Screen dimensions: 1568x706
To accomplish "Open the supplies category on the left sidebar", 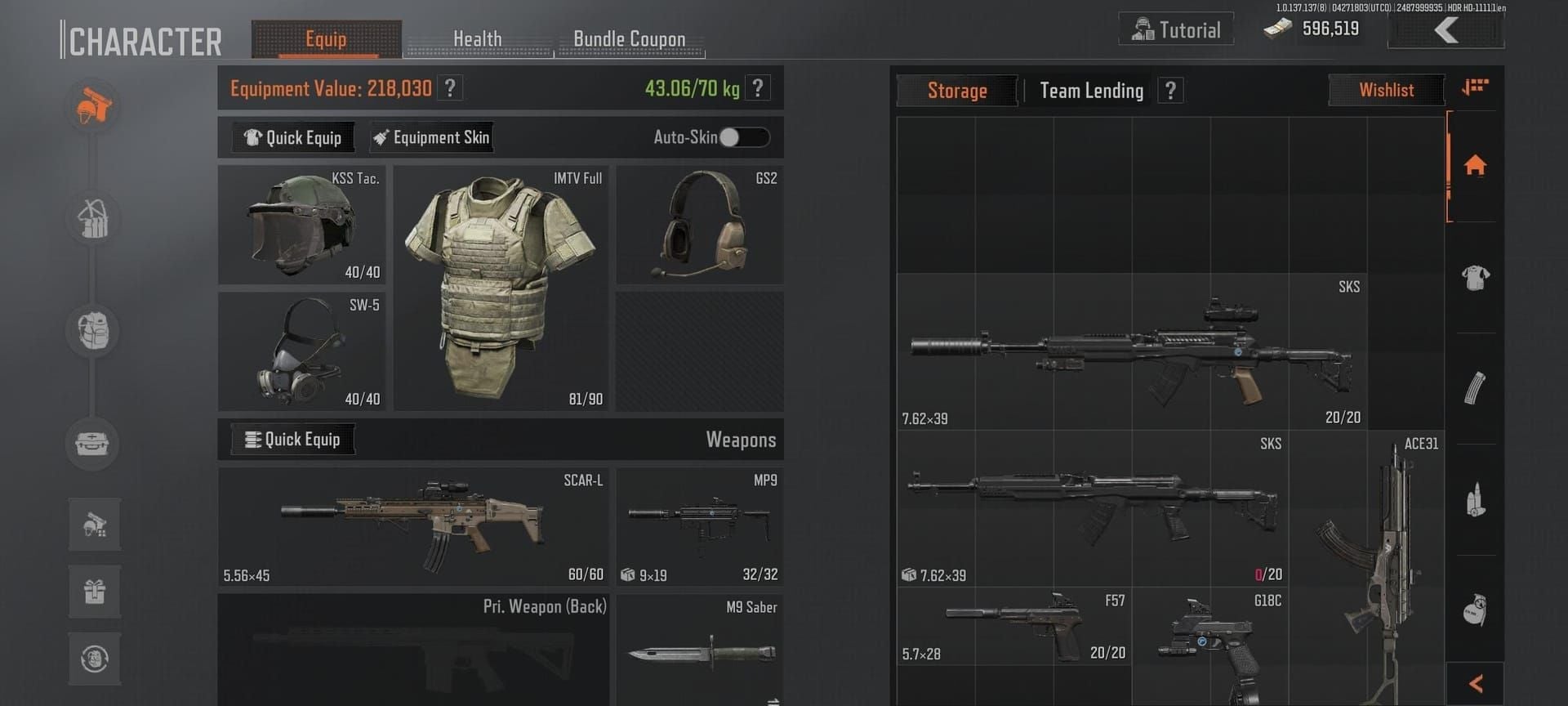I will pos(92,219).
